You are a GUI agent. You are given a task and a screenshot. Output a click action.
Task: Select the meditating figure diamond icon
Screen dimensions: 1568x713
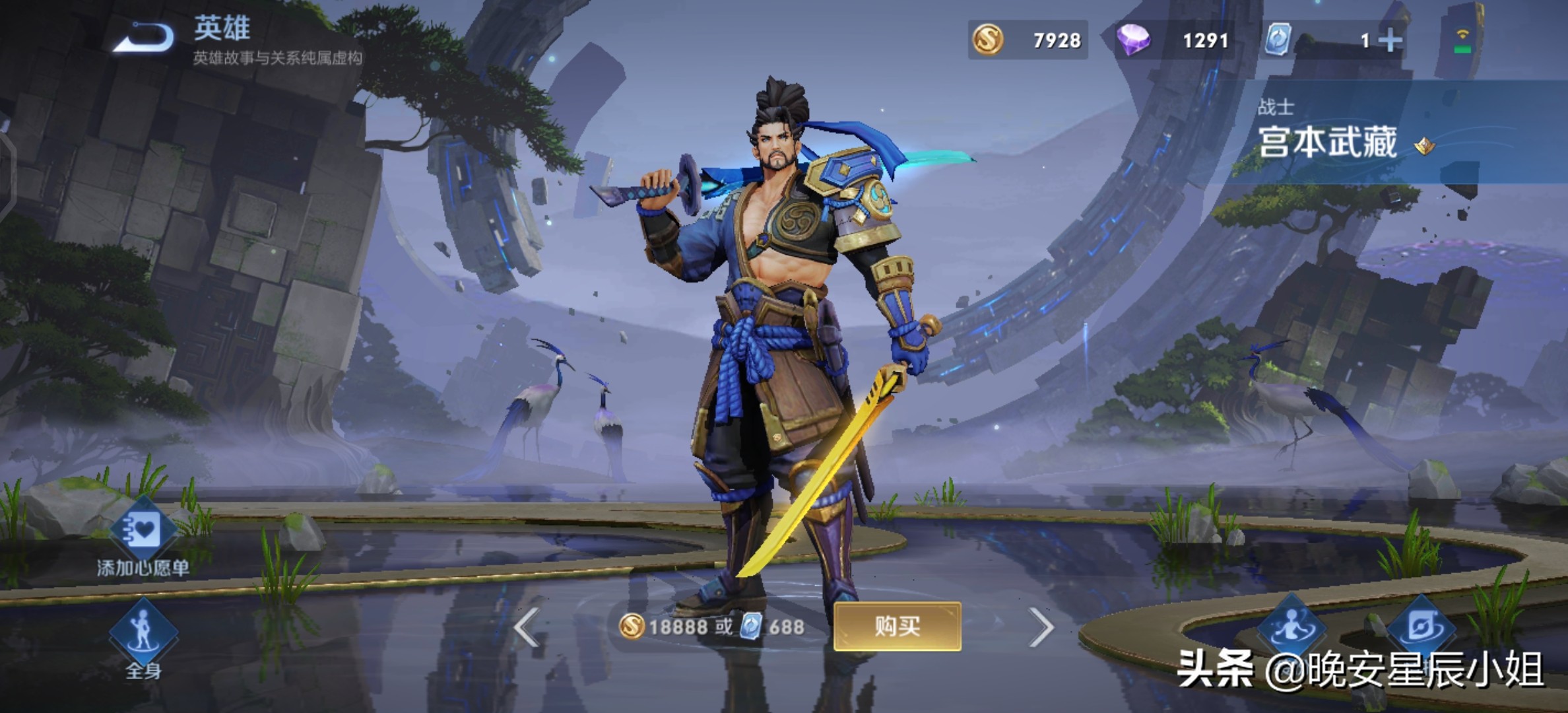pos(1291,627)
